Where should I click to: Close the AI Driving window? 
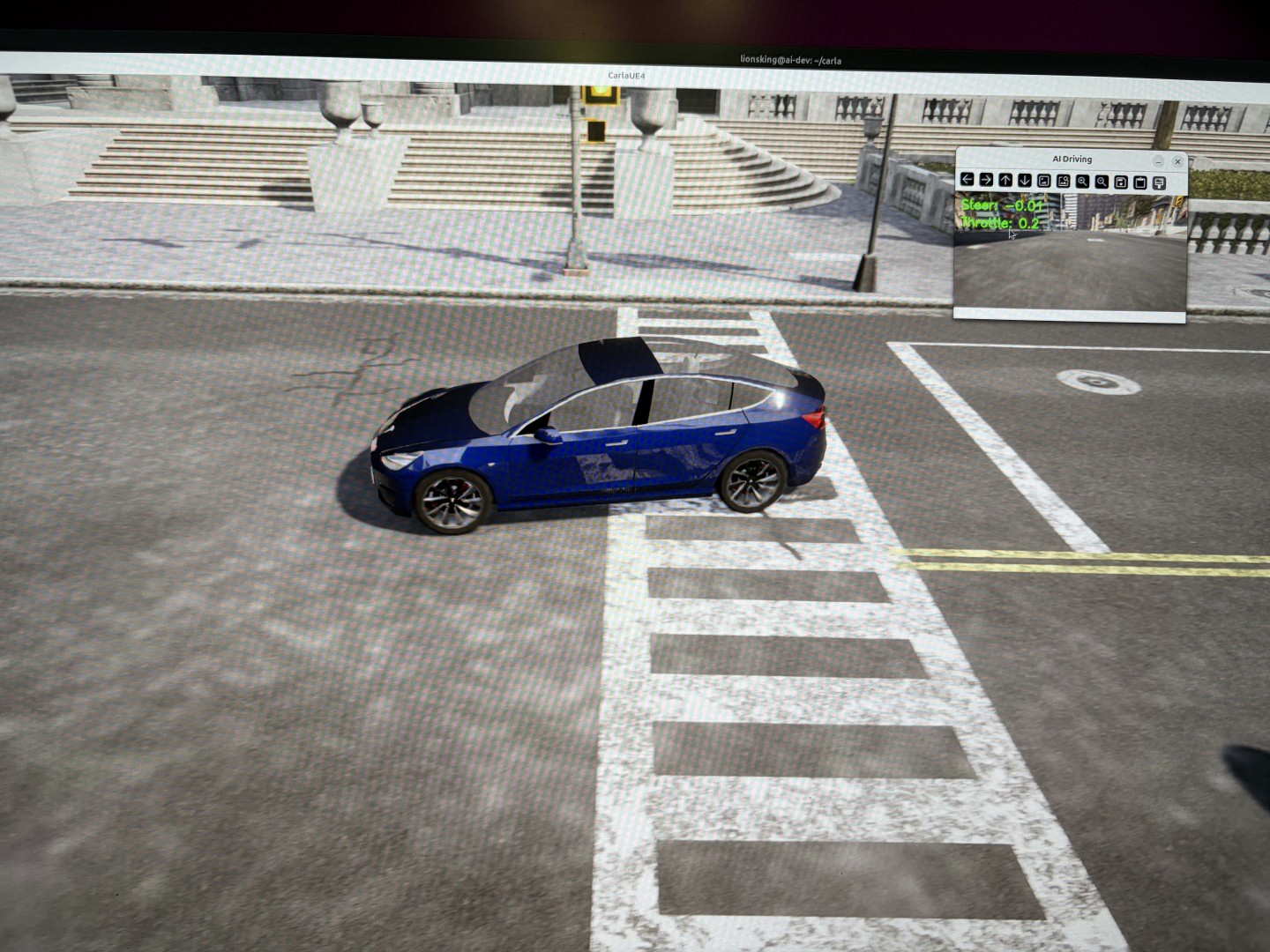tap(1177, 161)
